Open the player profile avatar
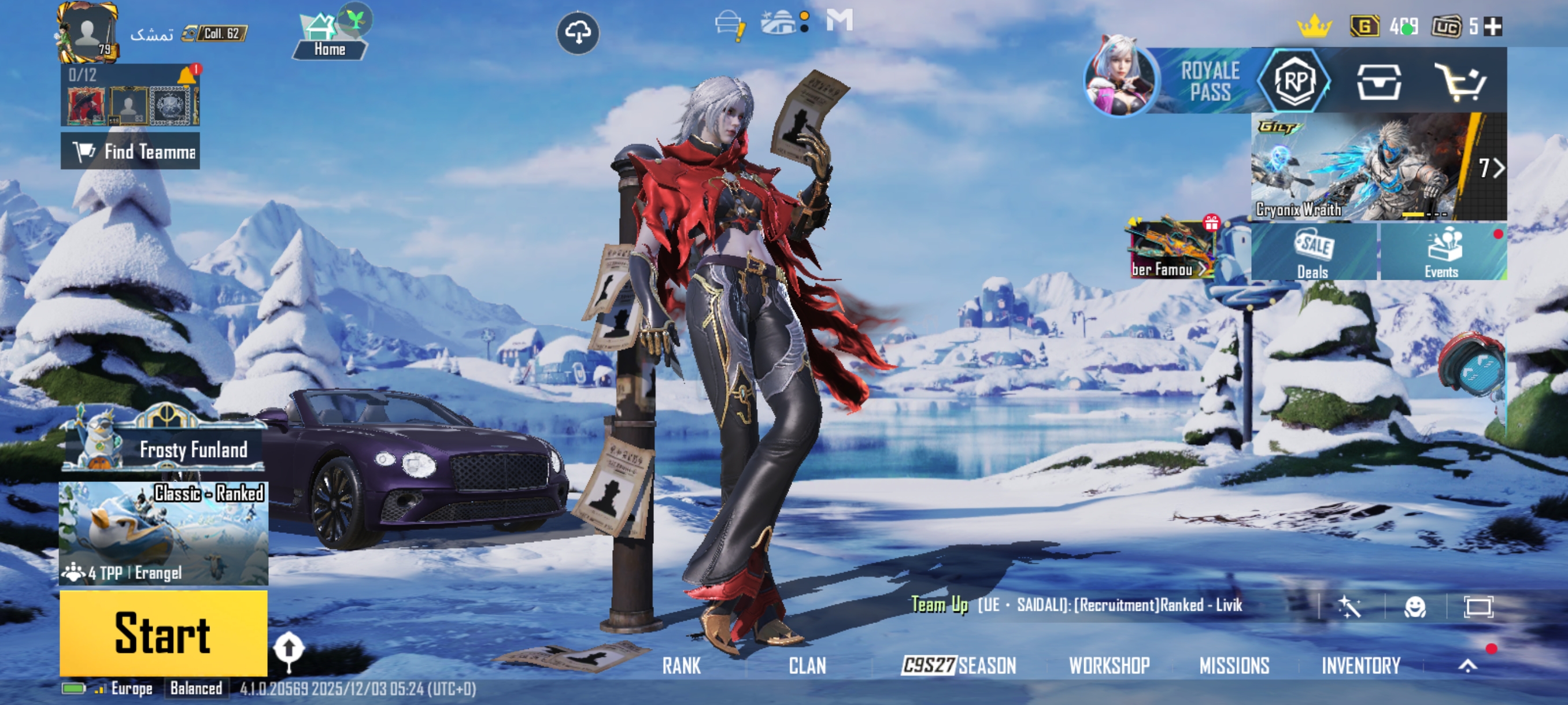The image size is (1568, 705). (x=88, y=32)
